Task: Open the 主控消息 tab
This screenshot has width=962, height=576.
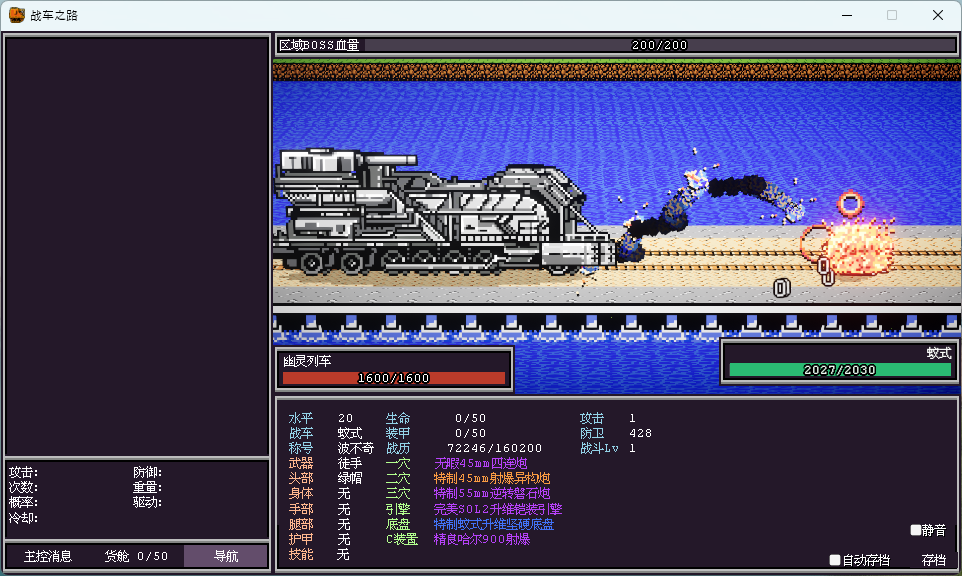Action: (x=48, y=556)
